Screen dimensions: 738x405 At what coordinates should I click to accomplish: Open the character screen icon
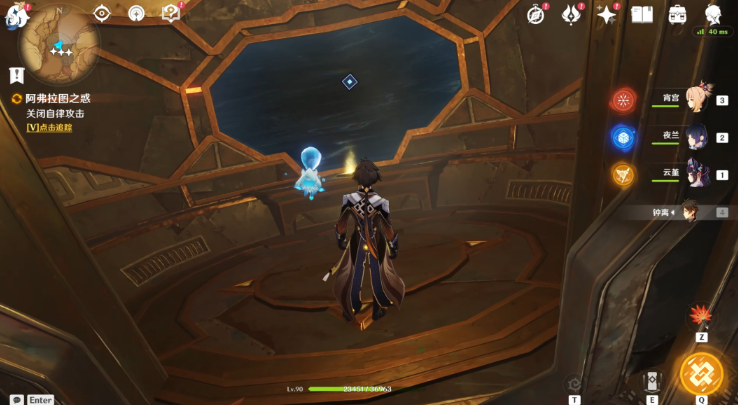713,14
